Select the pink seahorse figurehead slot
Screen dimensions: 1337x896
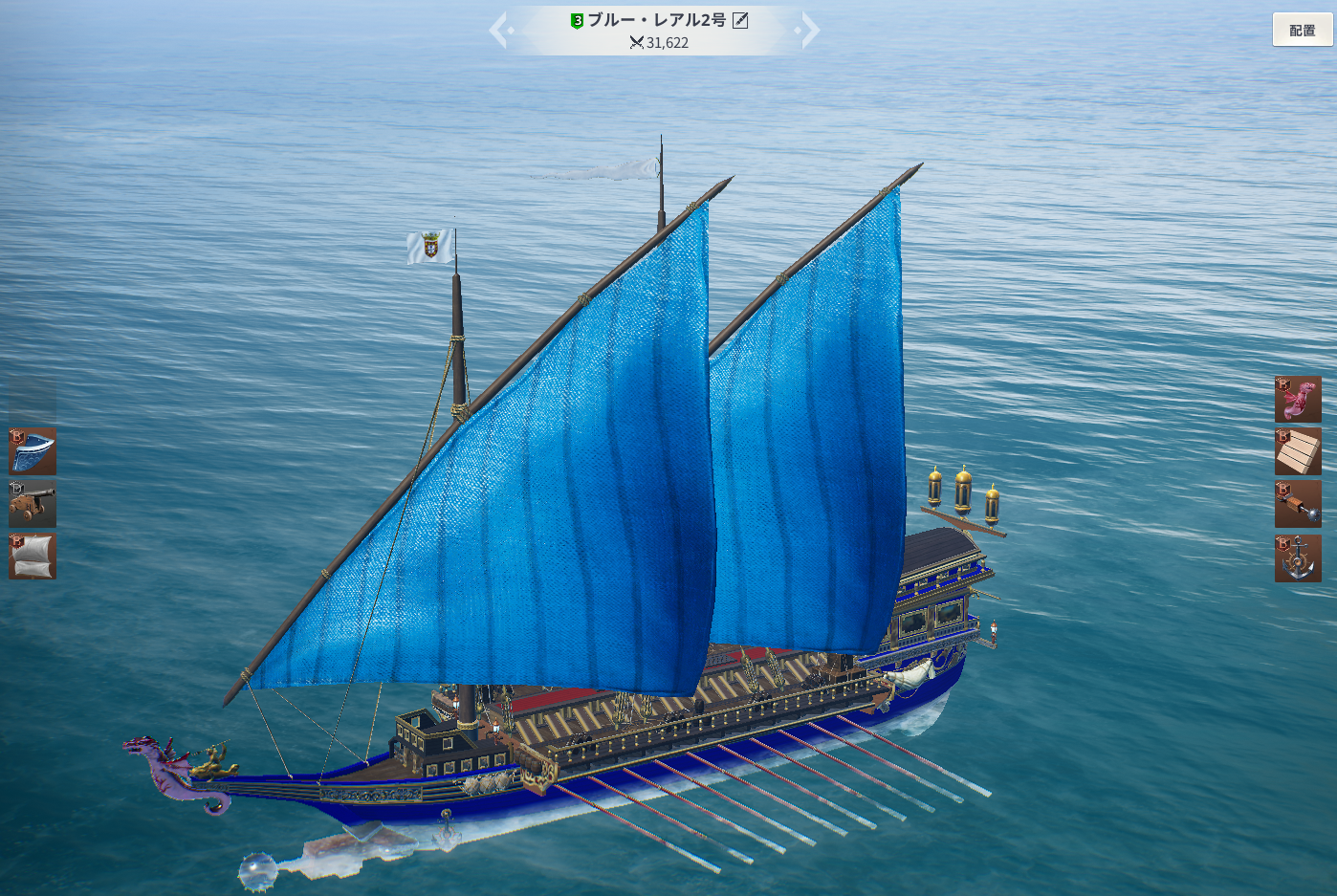[x=1298, y=399]
